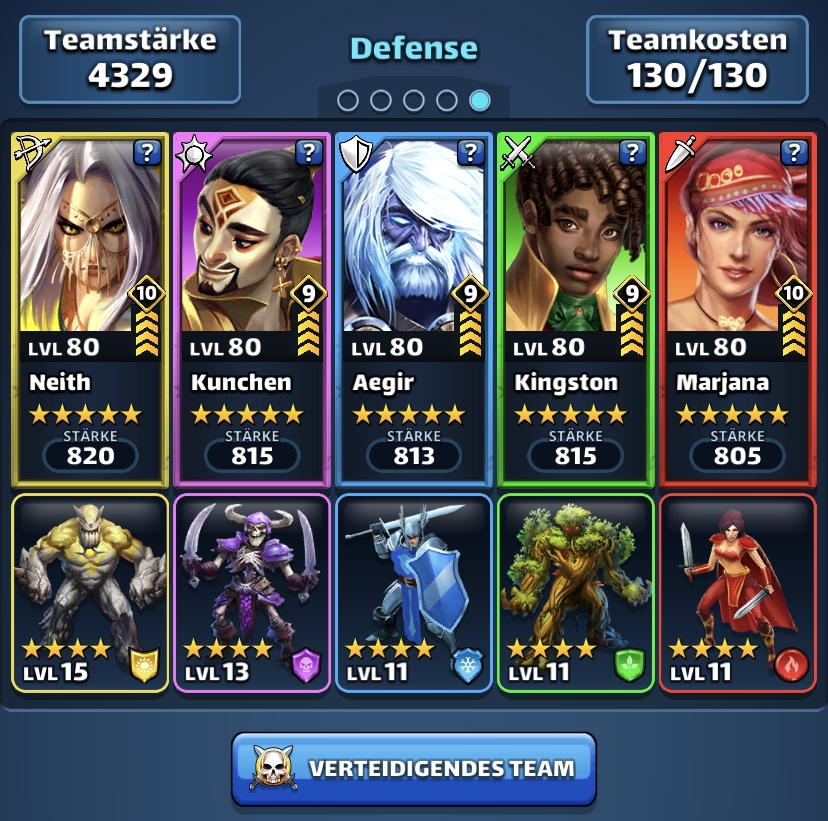
Task: Switch to the first team dot
Action: [x=348, y=100]
